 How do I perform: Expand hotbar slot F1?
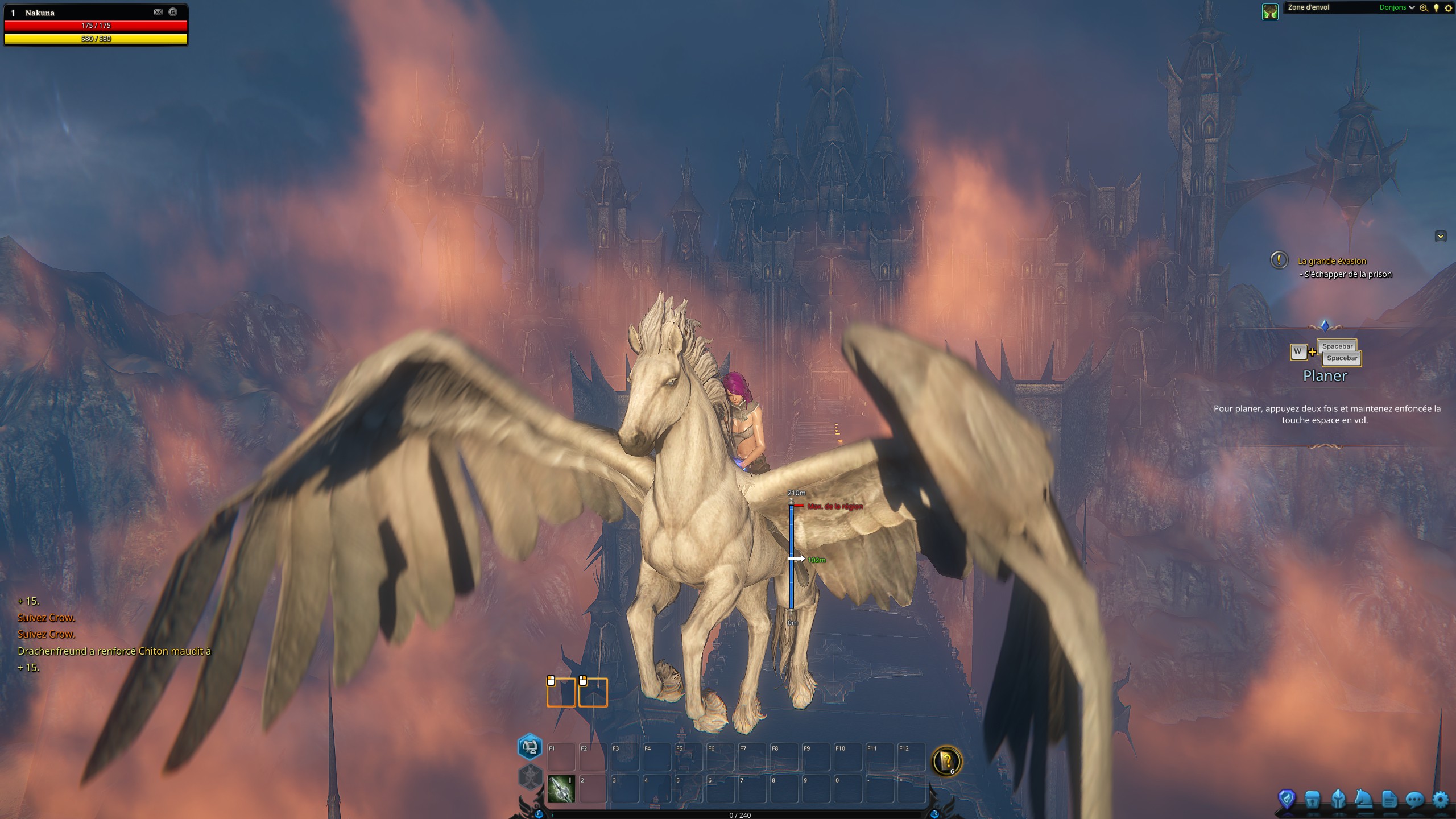pos(561,756)
